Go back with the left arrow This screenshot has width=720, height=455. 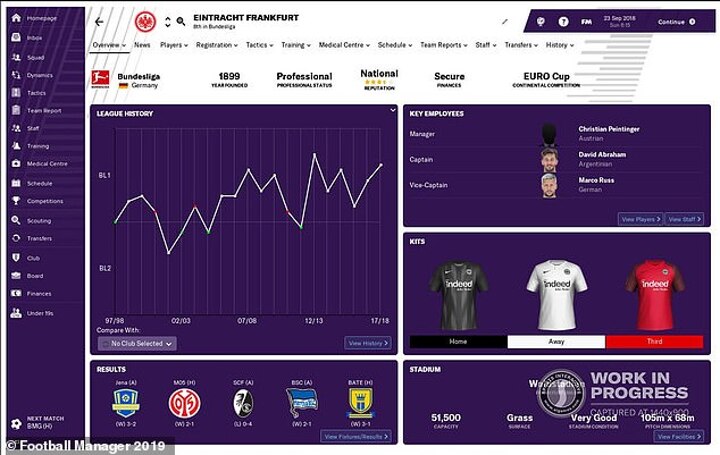click(99, 21)
